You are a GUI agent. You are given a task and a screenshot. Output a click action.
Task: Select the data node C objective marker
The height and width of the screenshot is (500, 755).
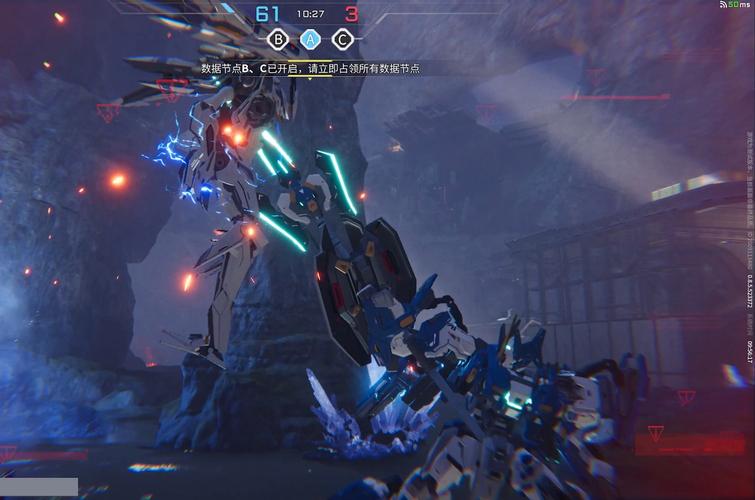point(343,40)
